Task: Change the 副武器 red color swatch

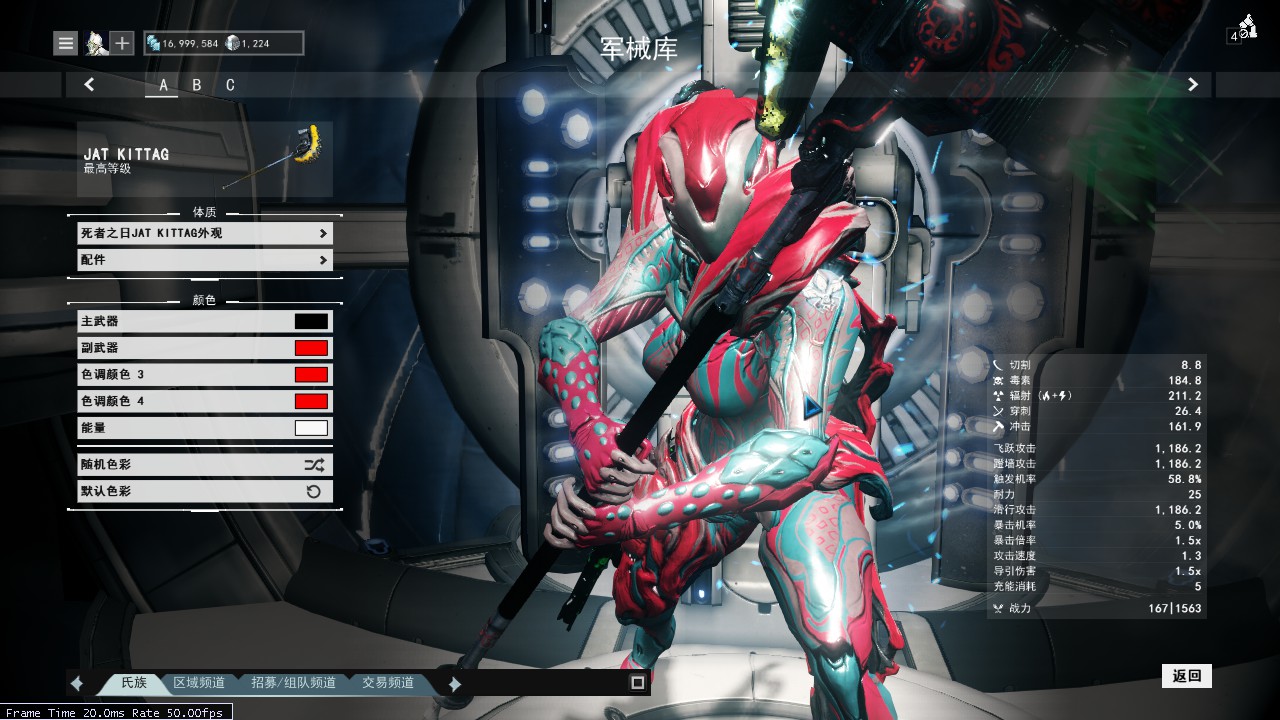Action: pyautogui.click(x=311, y=348)
